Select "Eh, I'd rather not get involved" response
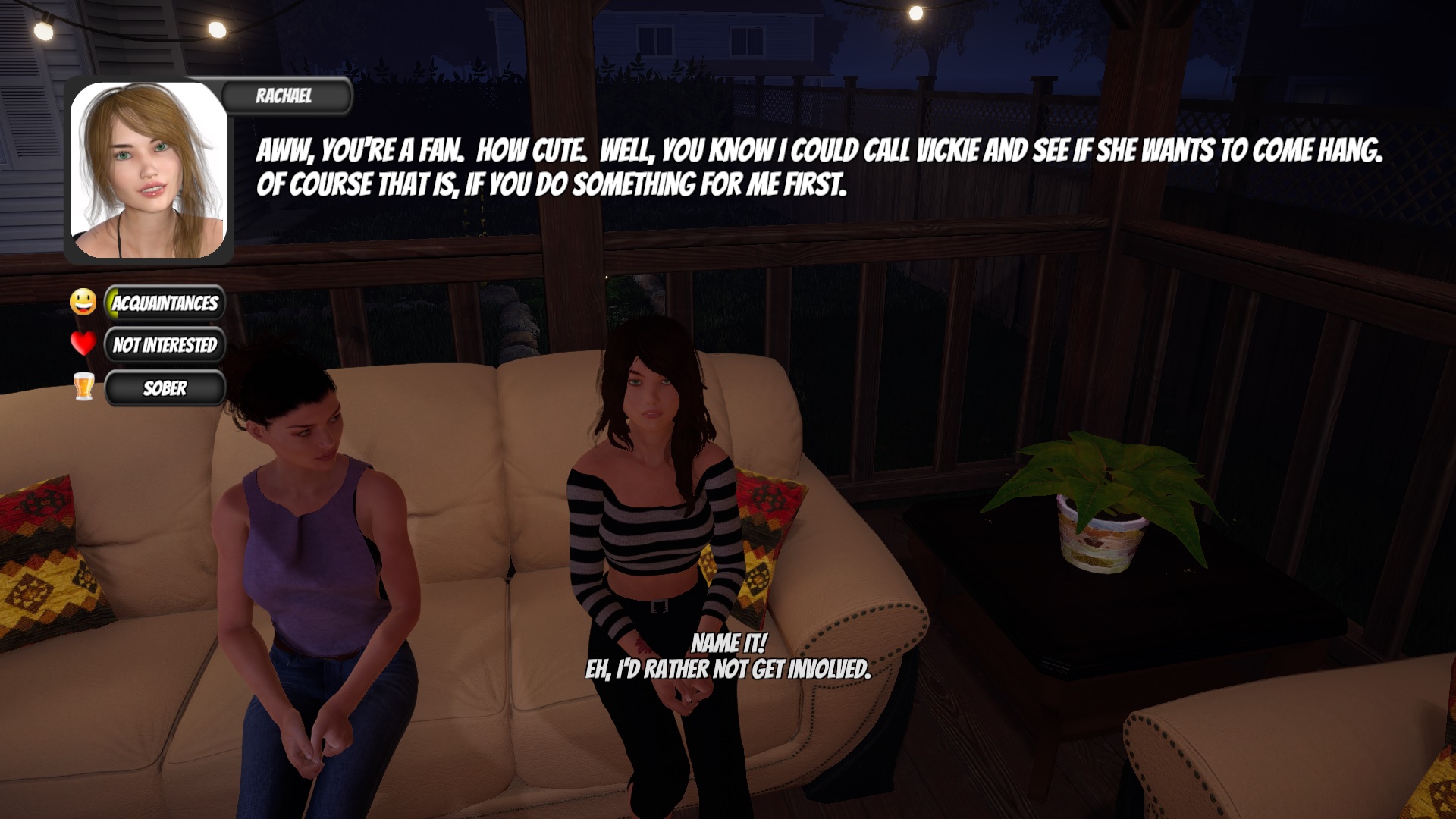Screen dimensions: 1456x819 pyautogui.click(x=728, y=669)
